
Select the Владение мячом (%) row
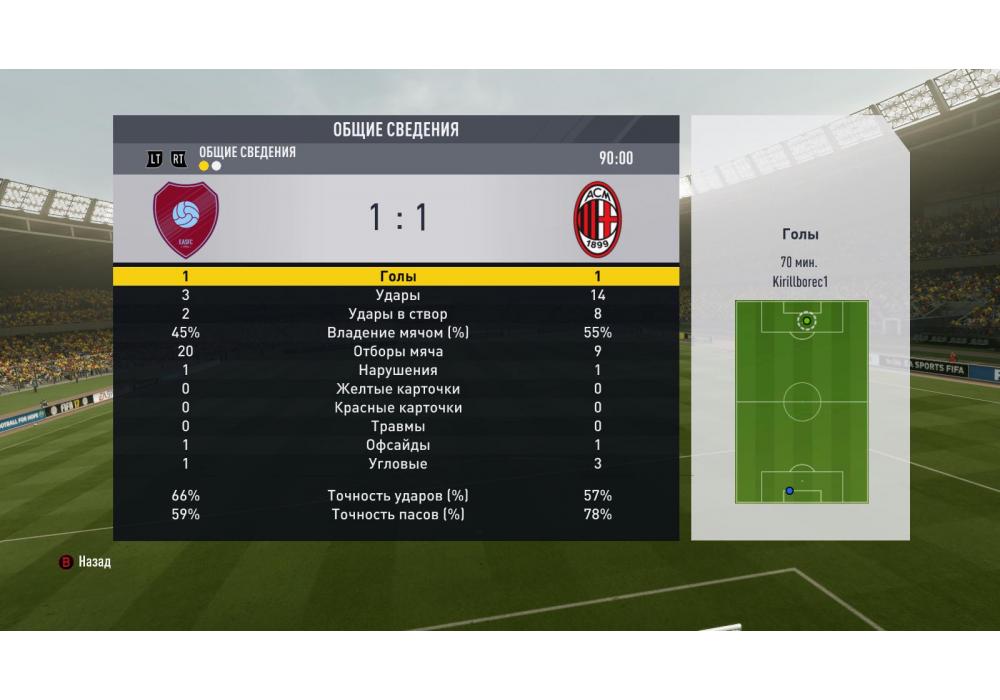tap(397, 333)
